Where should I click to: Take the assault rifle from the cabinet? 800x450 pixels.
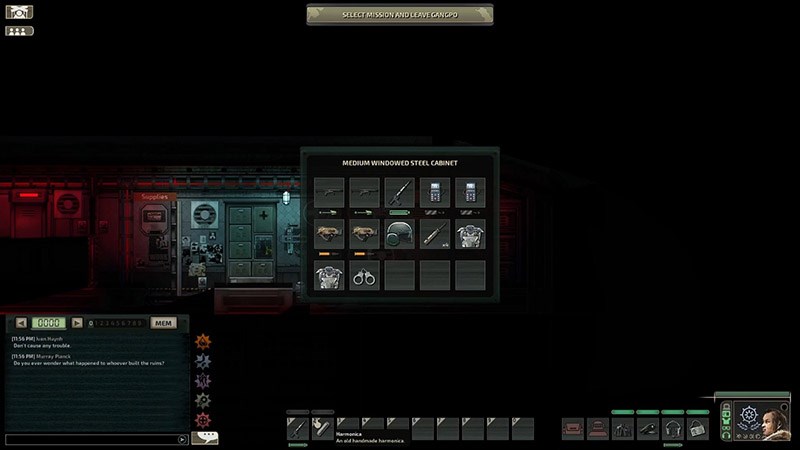point(400,191)
